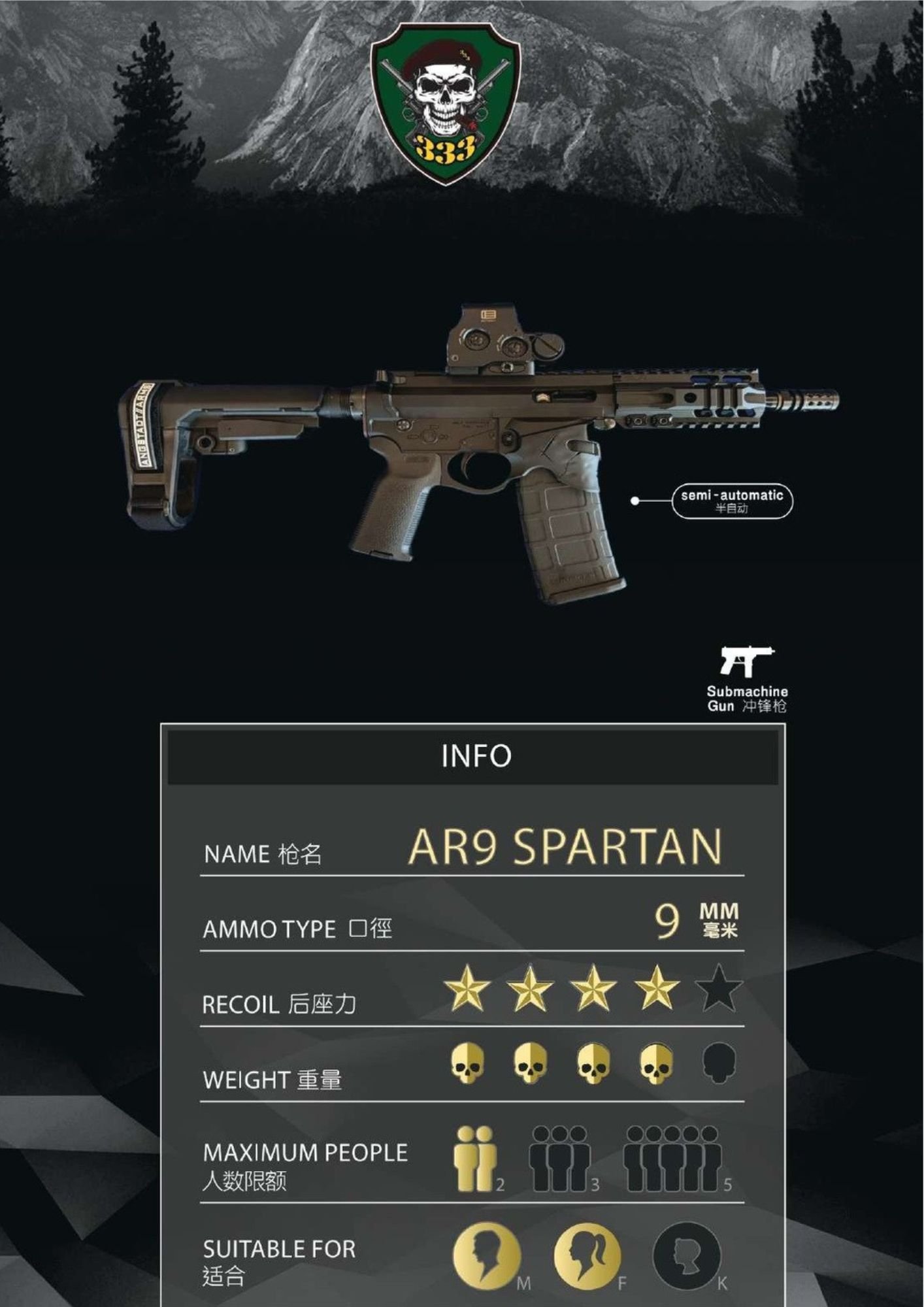Screen dimensions: 924x1307
Task: Click the dark kid silhouette icon
Action: point(686,1256)
